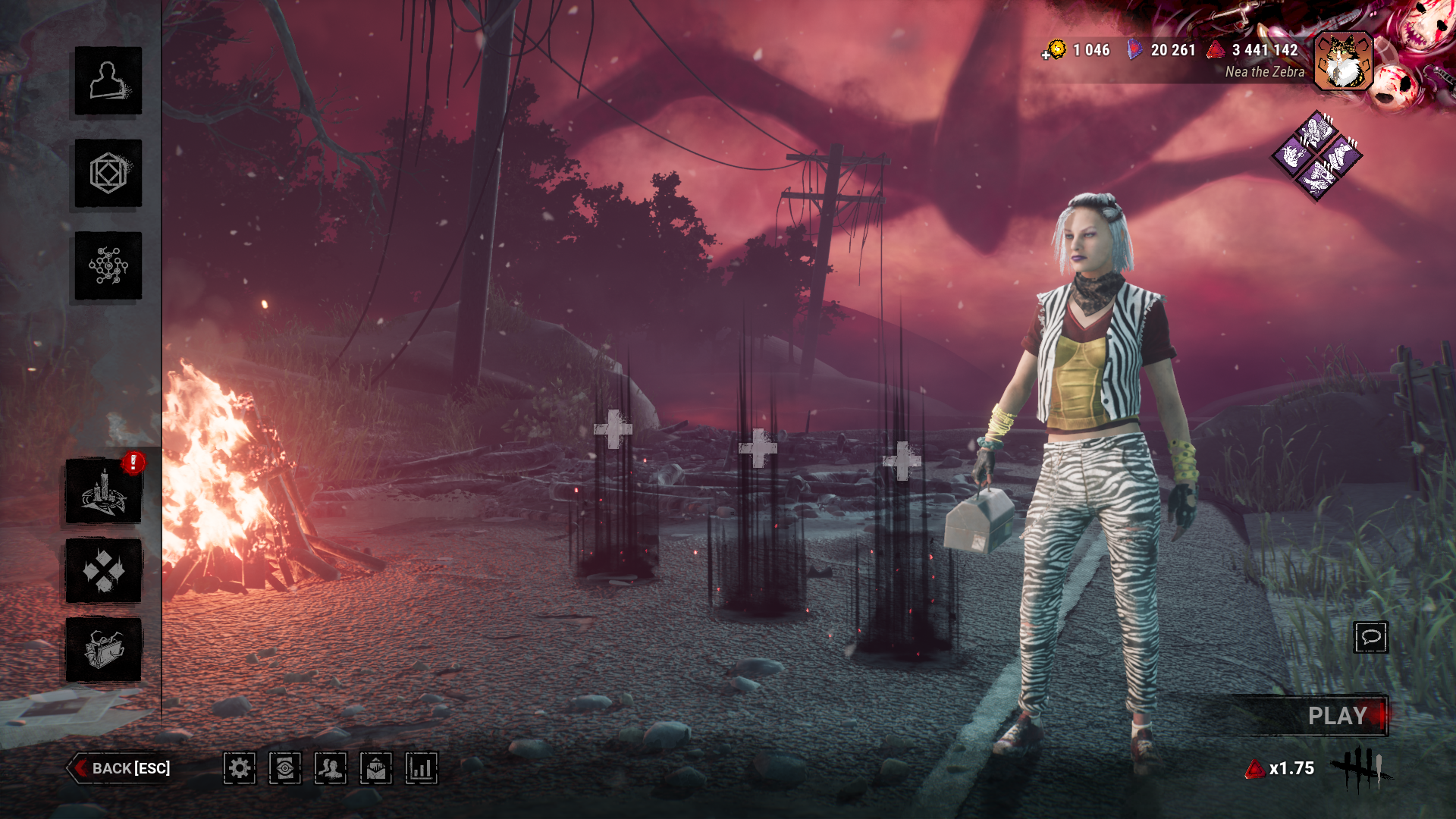
Task: Open the event candle icon with notification
Action: click(x=104, y=491)
